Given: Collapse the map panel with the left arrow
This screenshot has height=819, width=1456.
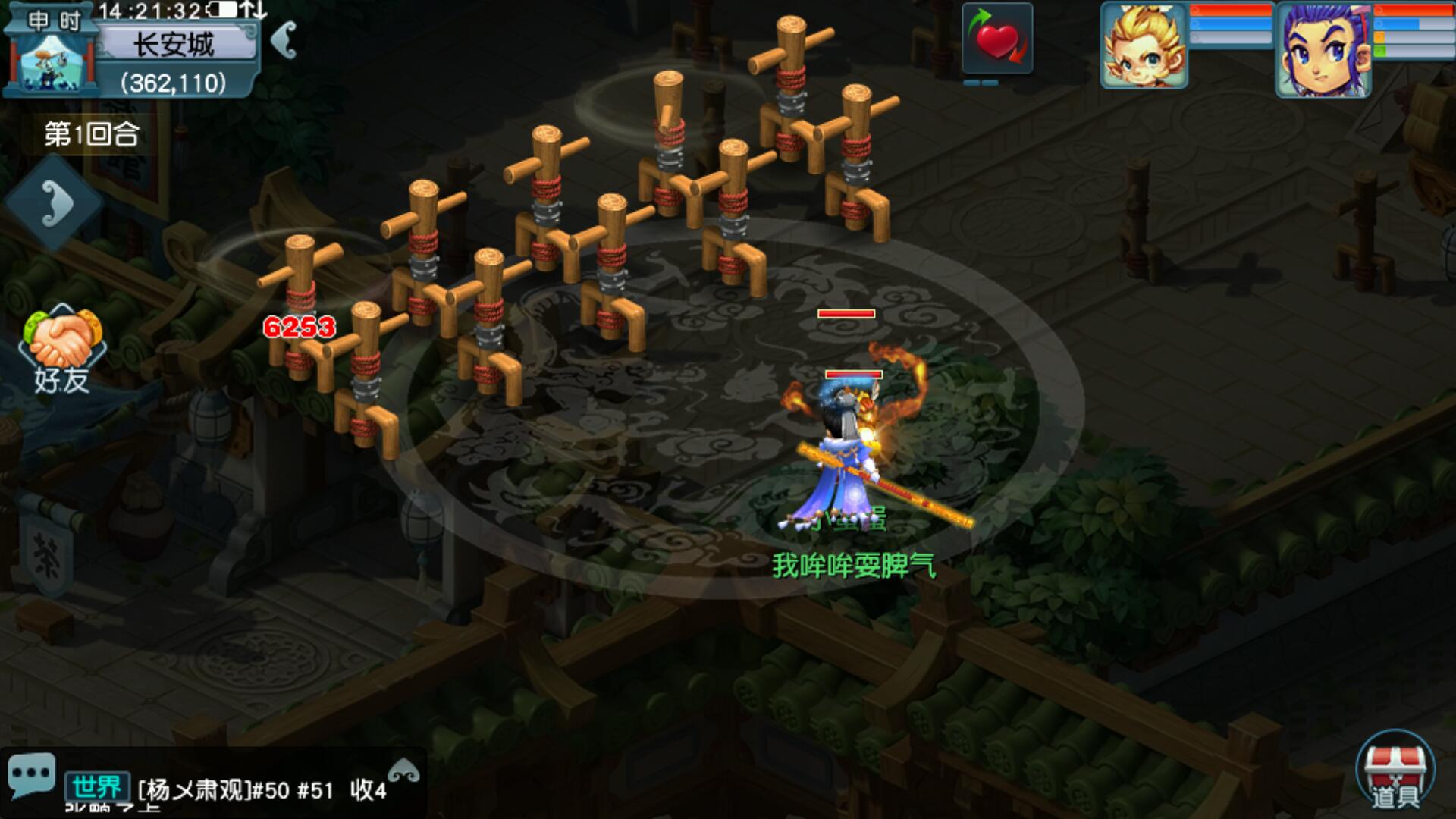Looking at the screenshot, I should [x=284, y=39].
